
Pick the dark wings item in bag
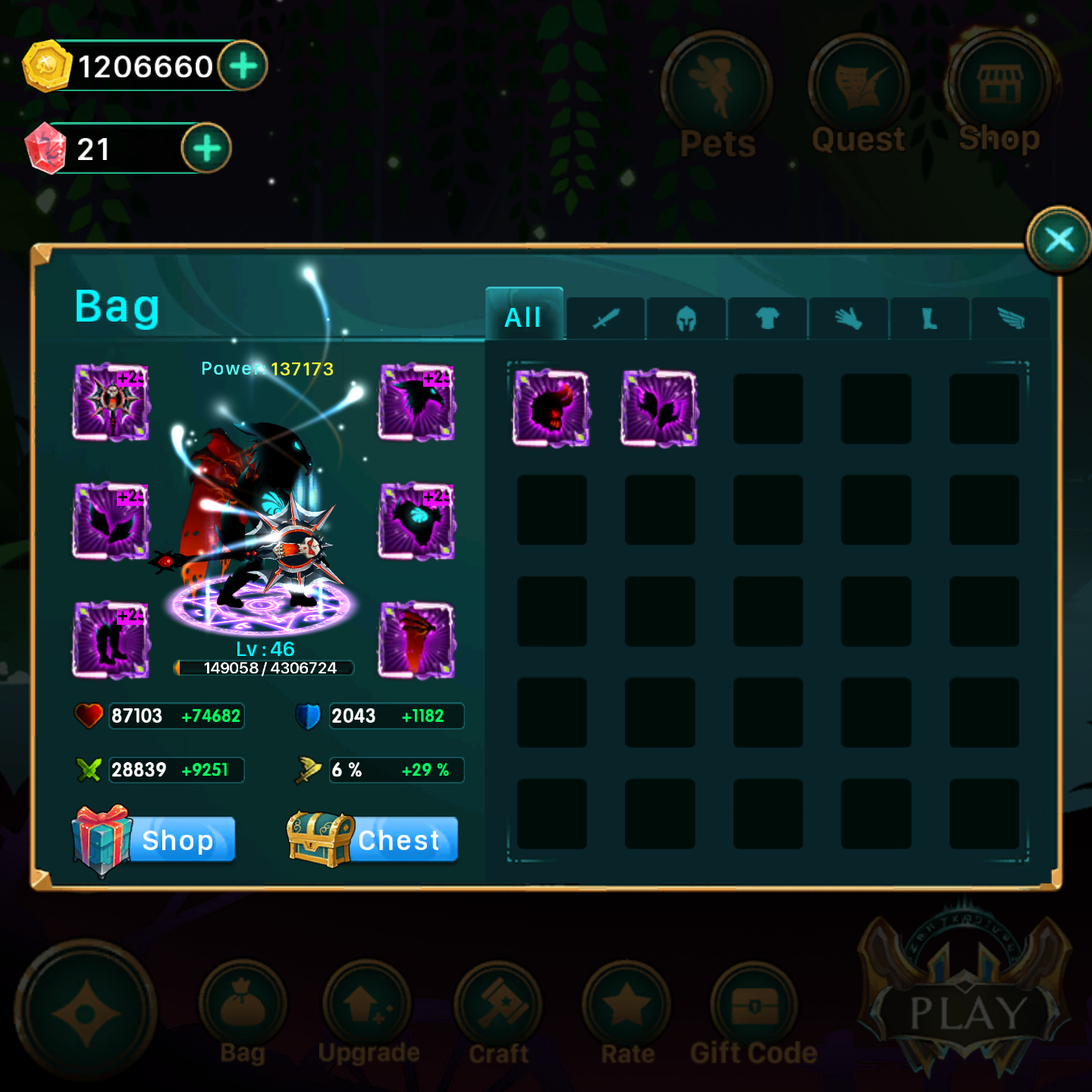659,408
